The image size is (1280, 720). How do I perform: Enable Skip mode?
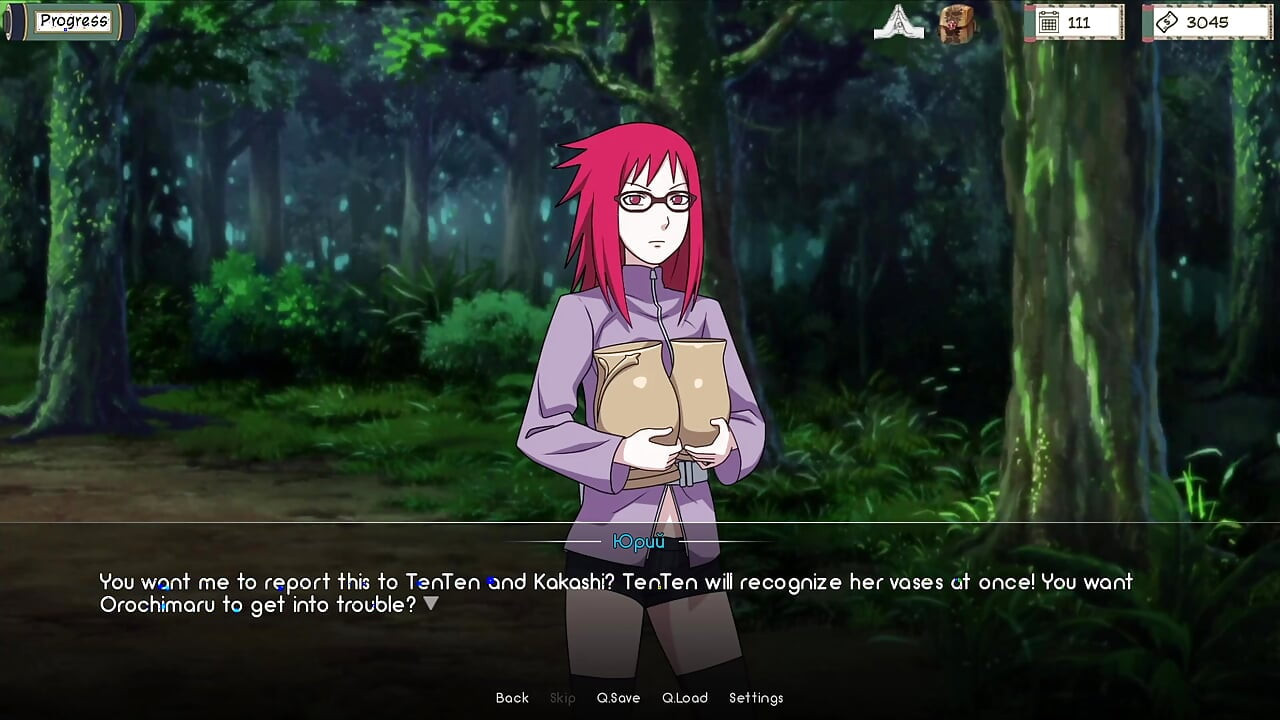562,698
